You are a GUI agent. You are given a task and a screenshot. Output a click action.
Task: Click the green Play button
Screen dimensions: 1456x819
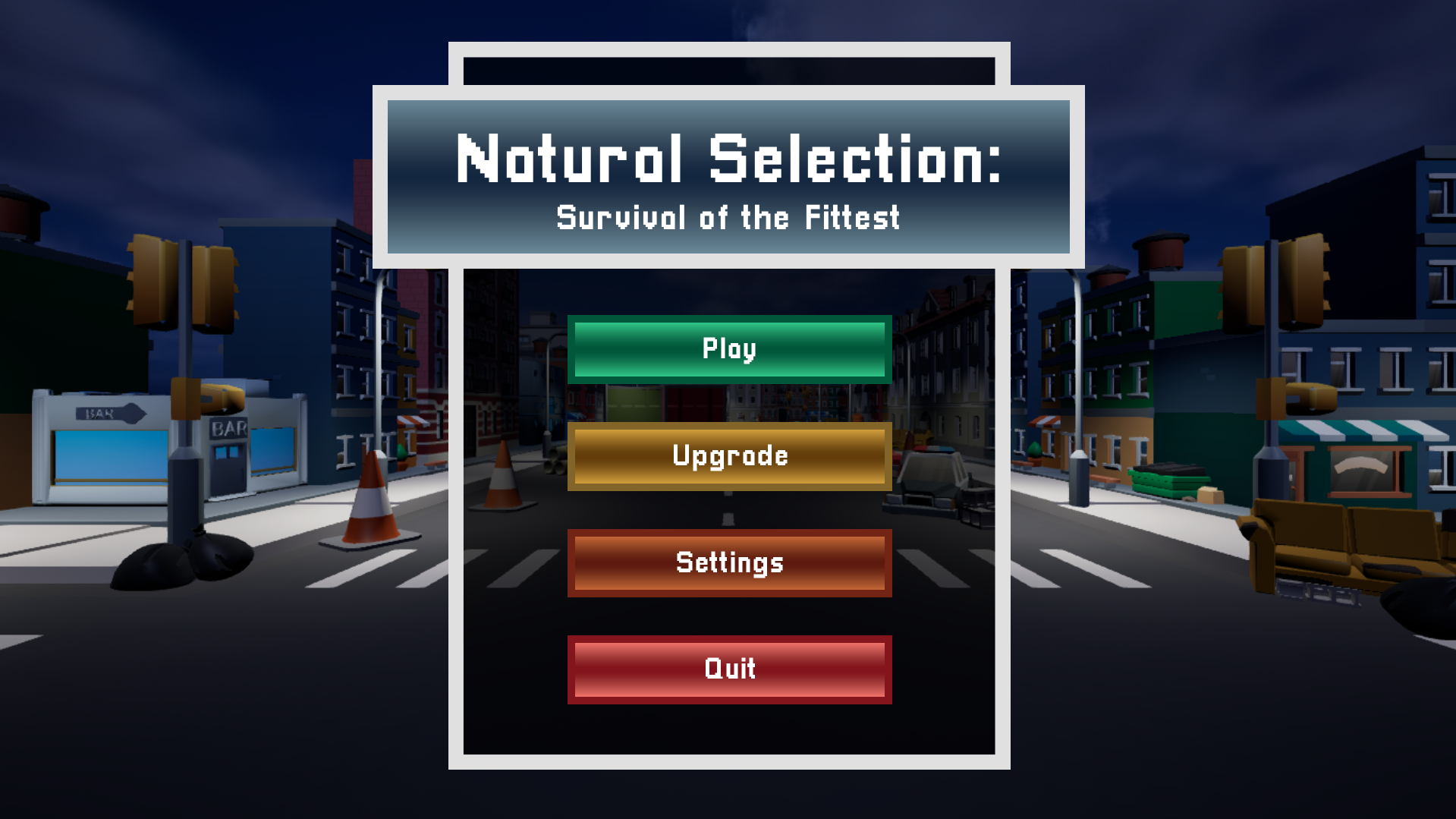pos(728,348)
